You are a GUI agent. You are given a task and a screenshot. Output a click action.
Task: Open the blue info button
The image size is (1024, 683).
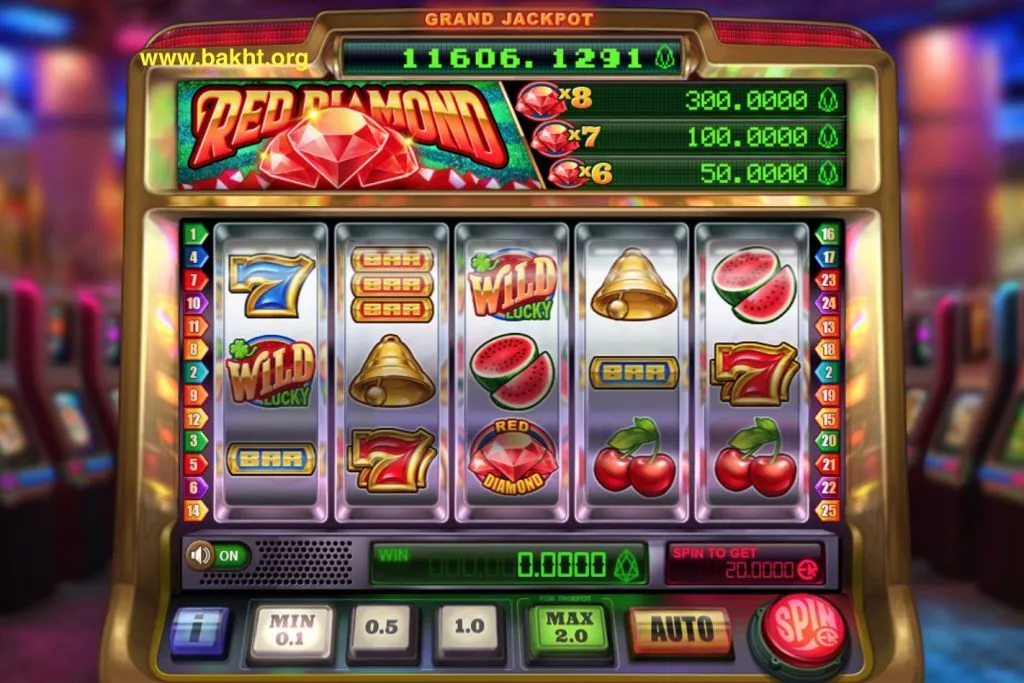199,630
